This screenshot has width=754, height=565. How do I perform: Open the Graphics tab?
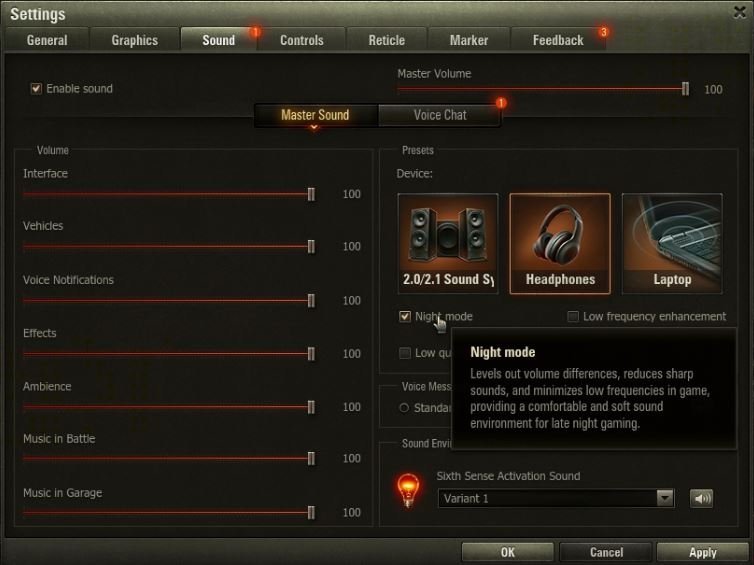click(x=134, y=40)
